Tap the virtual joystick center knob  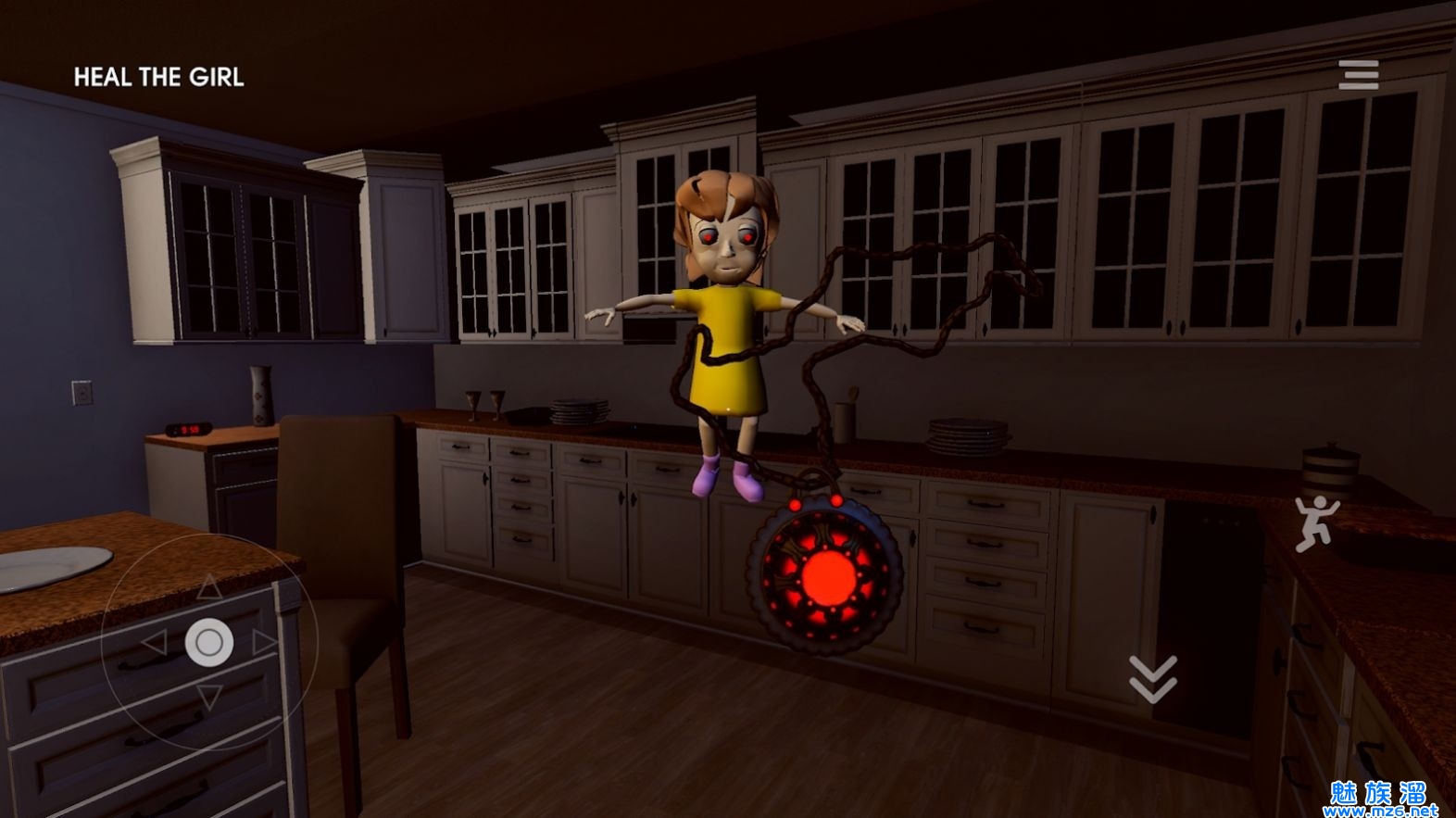[x=209, y=642]
